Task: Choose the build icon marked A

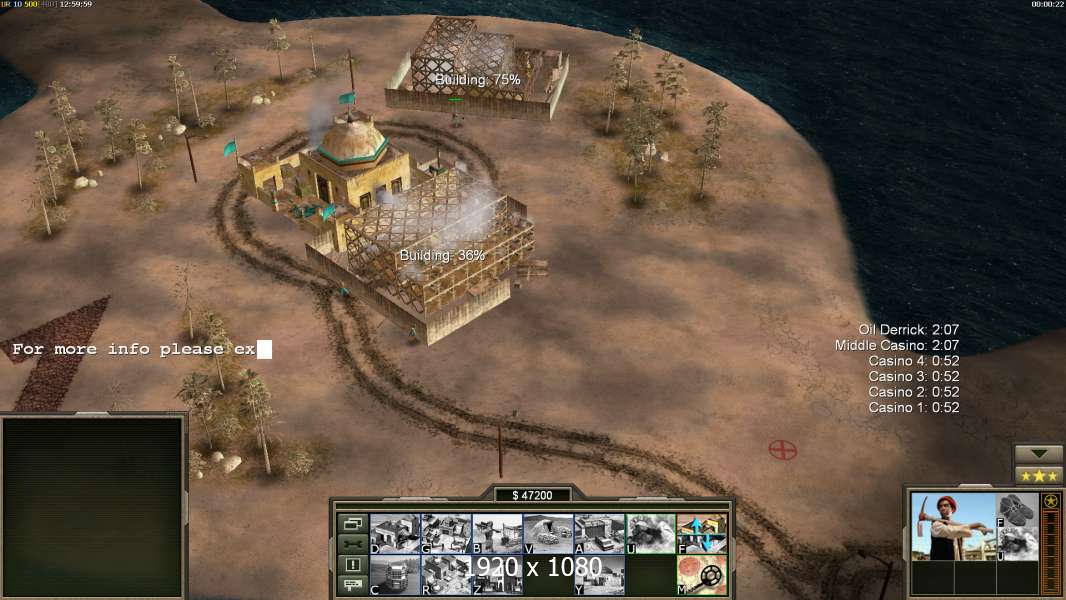Action: tap(599, 534)
